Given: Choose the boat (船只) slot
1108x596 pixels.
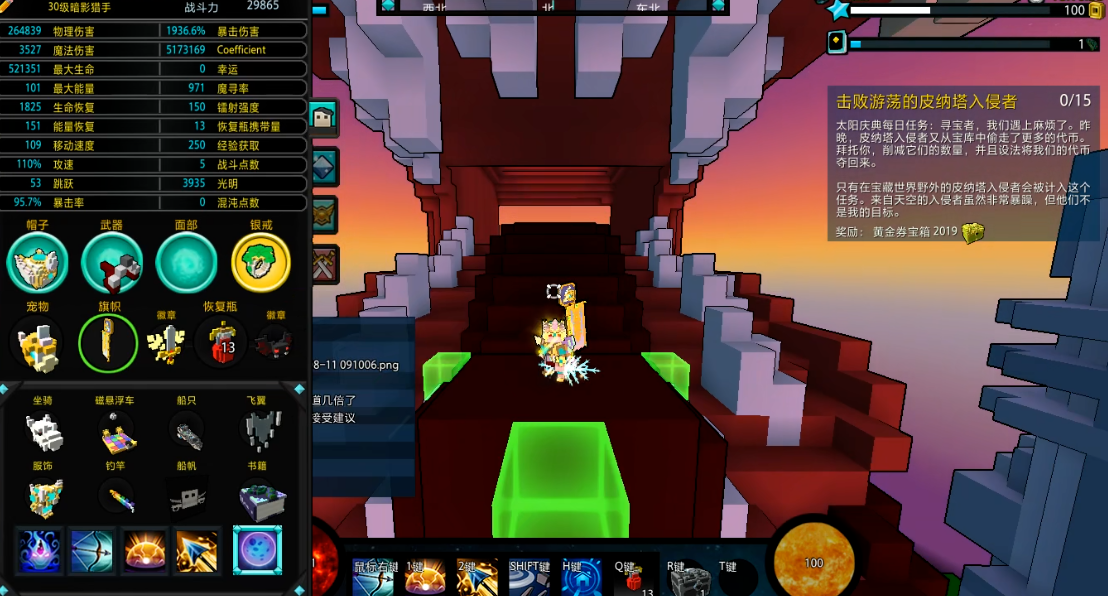Looking at the screenshot, I should pyautogui.click(x=187, y=432).
